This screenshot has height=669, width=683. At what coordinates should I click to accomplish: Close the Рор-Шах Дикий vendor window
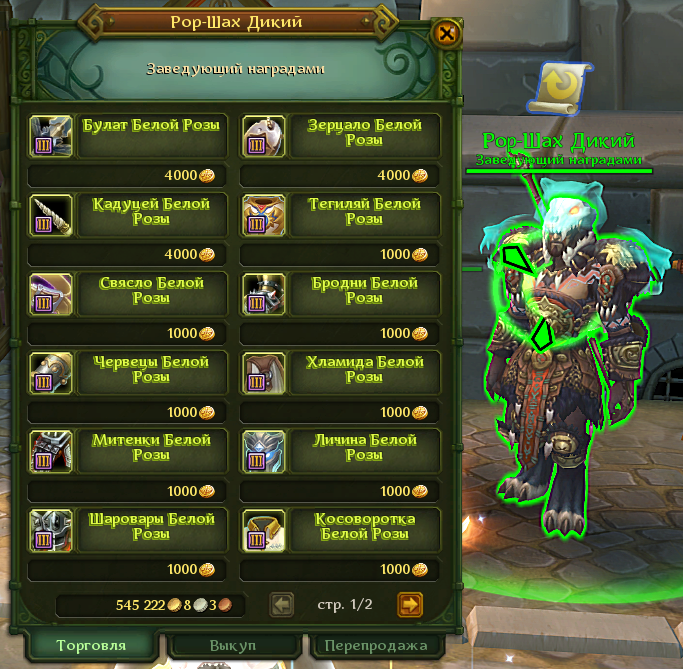(x=447, y=34)
